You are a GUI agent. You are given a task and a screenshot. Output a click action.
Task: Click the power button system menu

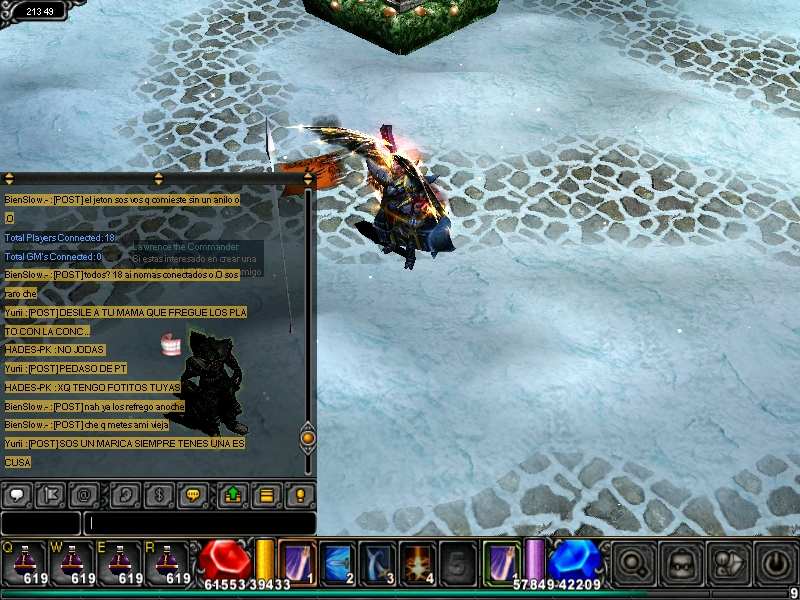click(774, 562)
